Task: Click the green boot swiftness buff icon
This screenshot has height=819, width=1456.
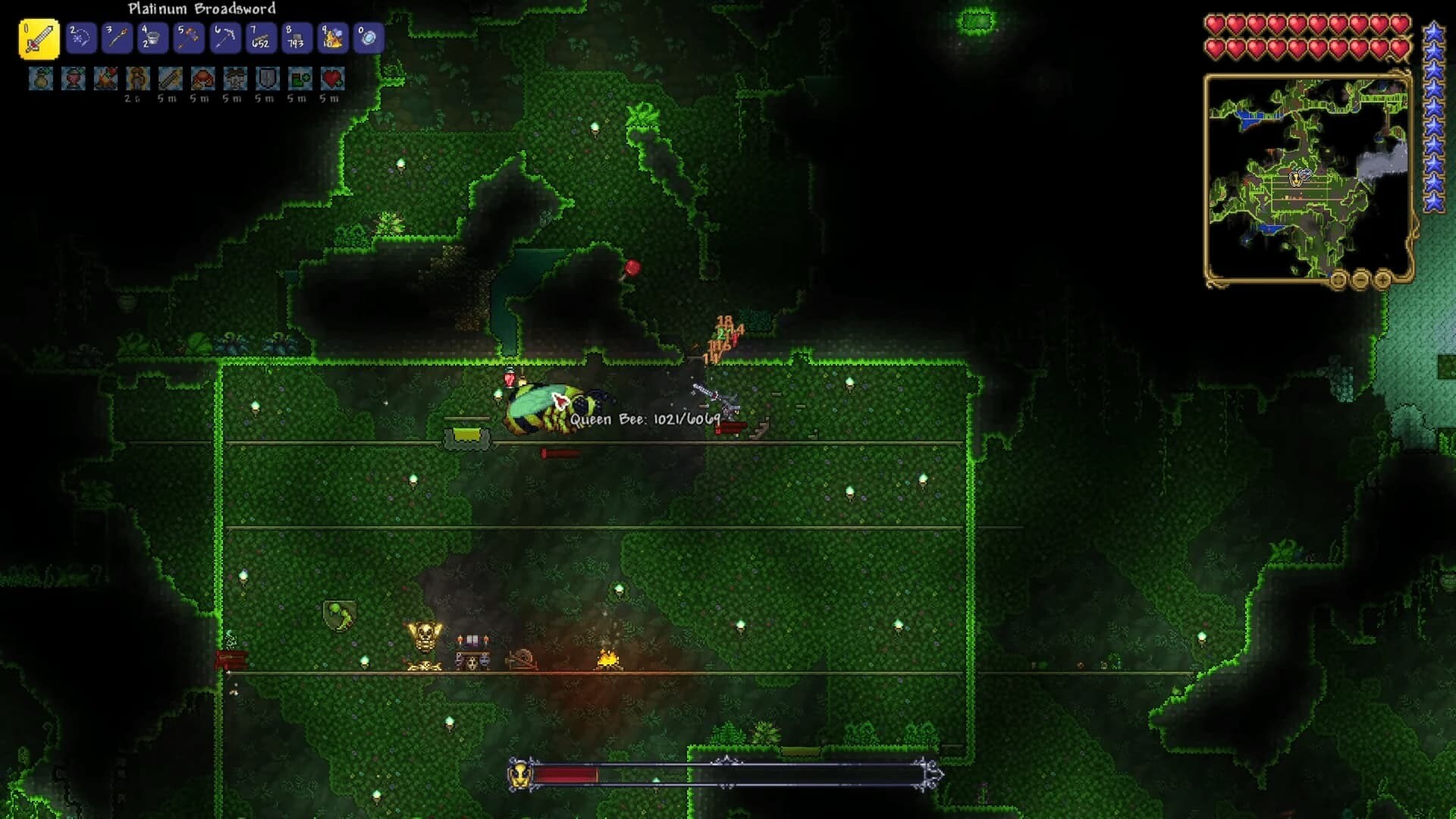Action: click(300, 78)
